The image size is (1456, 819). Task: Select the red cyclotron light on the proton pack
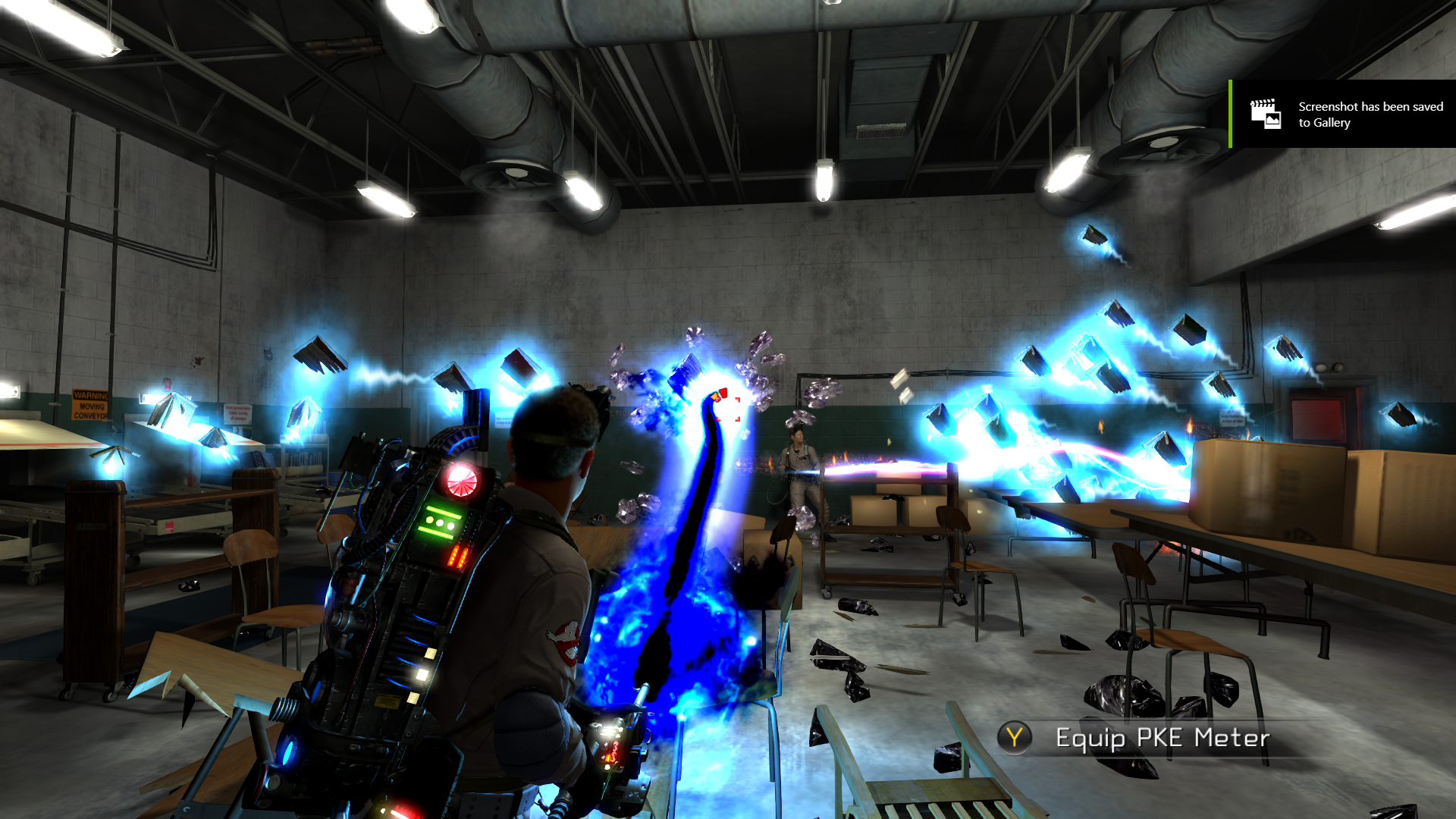coord(461,481)
